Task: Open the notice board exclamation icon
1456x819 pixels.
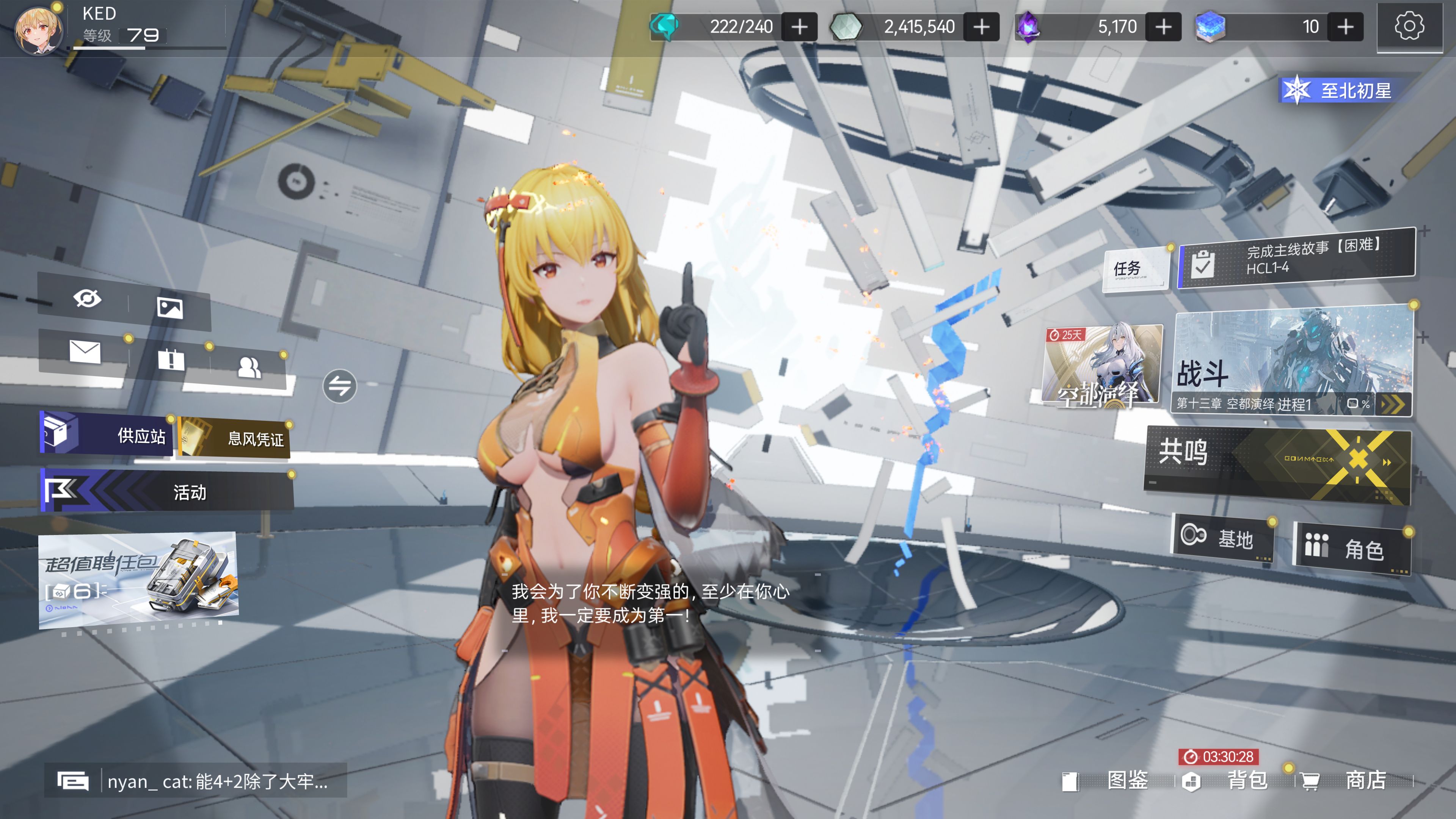Action: (171, 359)
